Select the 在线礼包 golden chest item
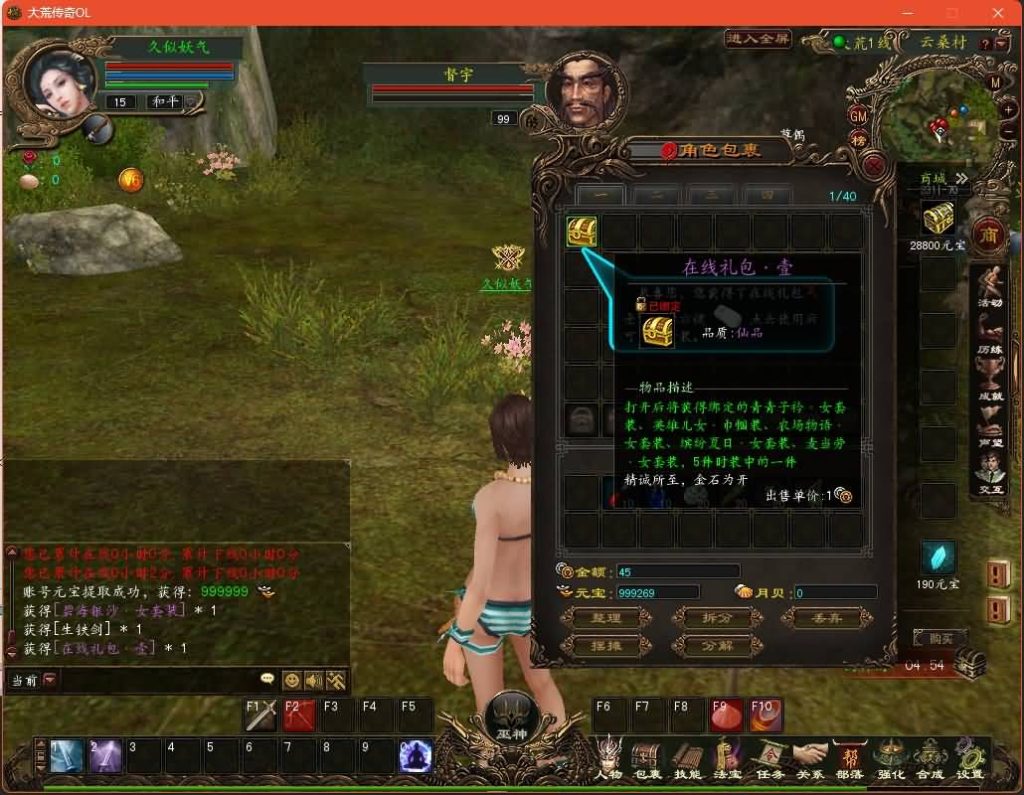This screenshot has height=795, width=1024. [x=582, y=232]
